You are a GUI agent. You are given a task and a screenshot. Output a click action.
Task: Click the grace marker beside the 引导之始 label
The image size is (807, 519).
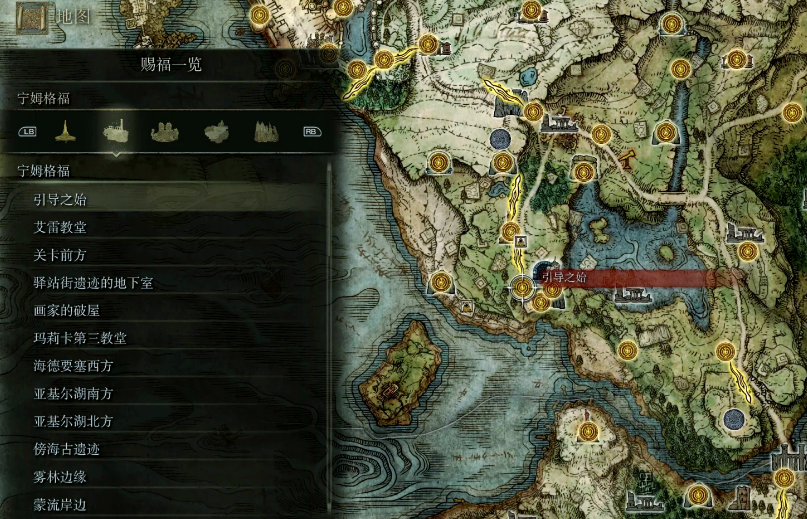pyautogui.click(x=521, y=288)
